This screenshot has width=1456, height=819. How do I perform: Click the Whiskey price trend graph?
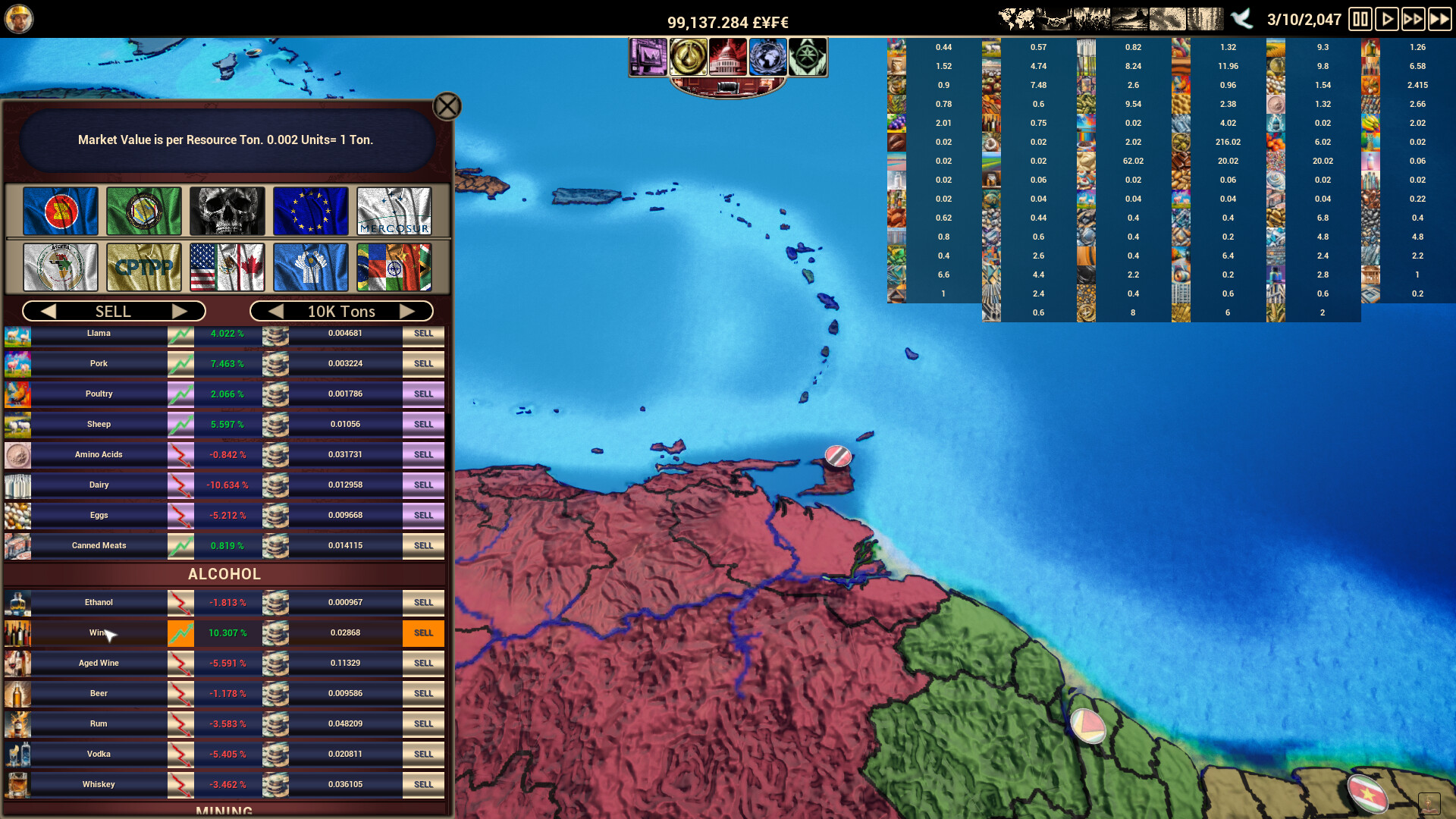tap(180, 784)
